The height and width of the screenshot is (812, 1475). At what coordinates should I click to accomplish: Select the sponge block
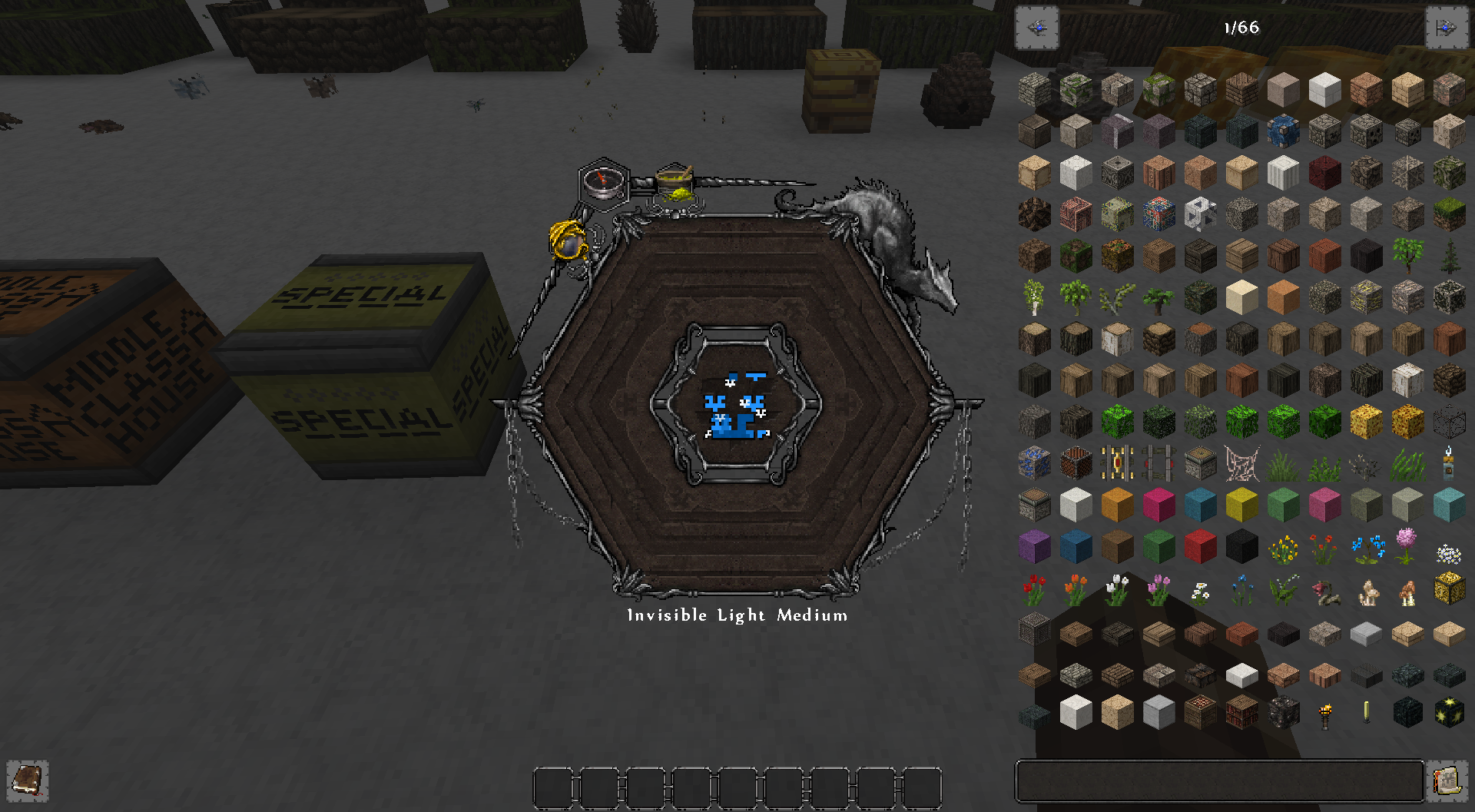[x=1367, y=420]
